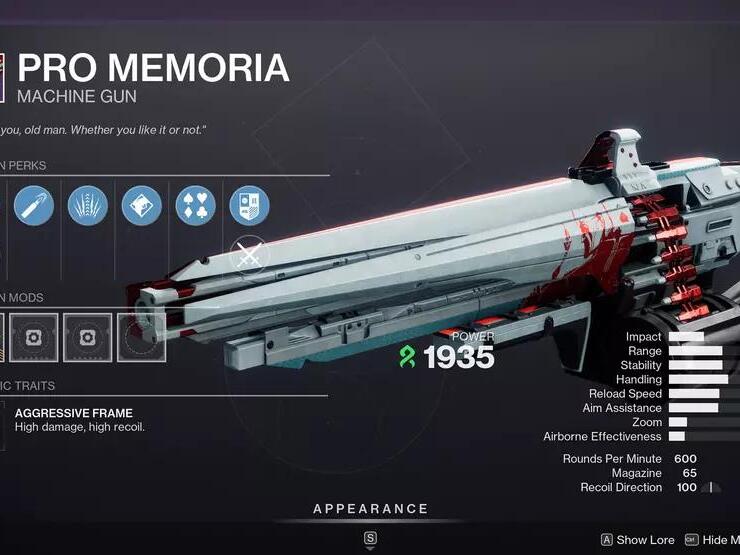Select the bullet-shaped weapon perk
Image resolution: width=740 pixels, height=555 pixels.
coord(33,206)
